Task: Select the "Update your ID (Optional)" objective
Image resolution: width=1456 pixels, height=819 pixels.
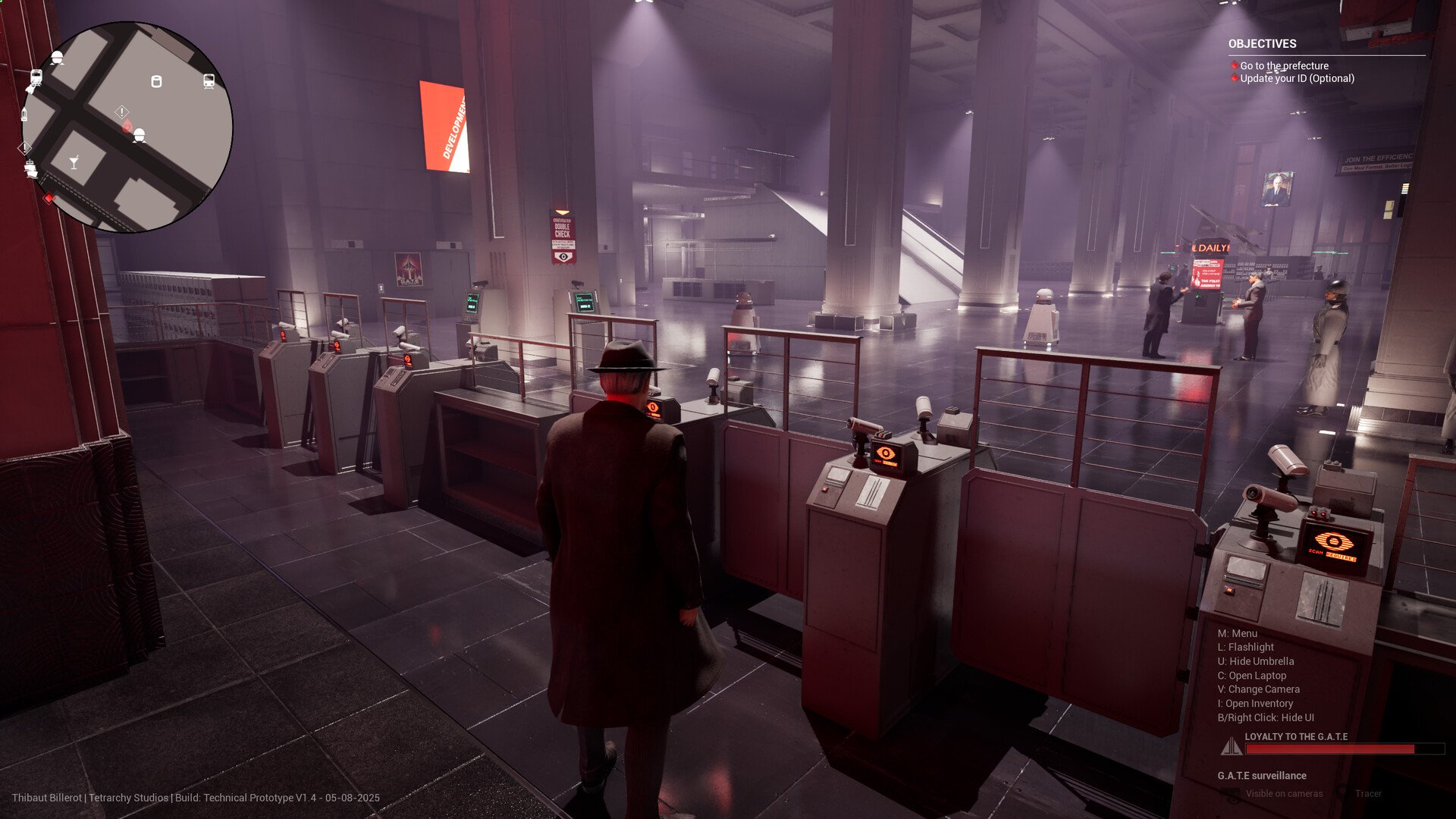Action: pyautogui.click(x=1297, y=78)
